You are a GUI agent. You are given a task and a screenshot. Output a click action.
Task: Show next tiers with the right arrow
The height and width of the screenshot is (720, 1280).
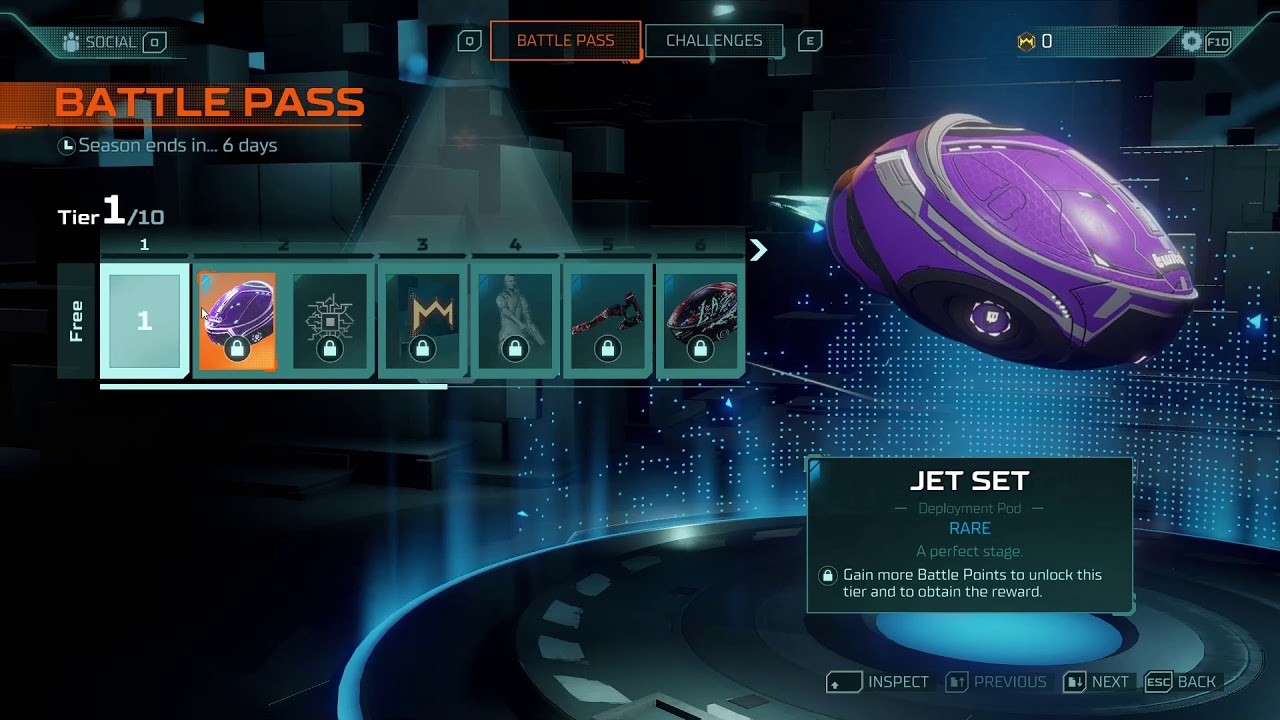coord(758,250)
